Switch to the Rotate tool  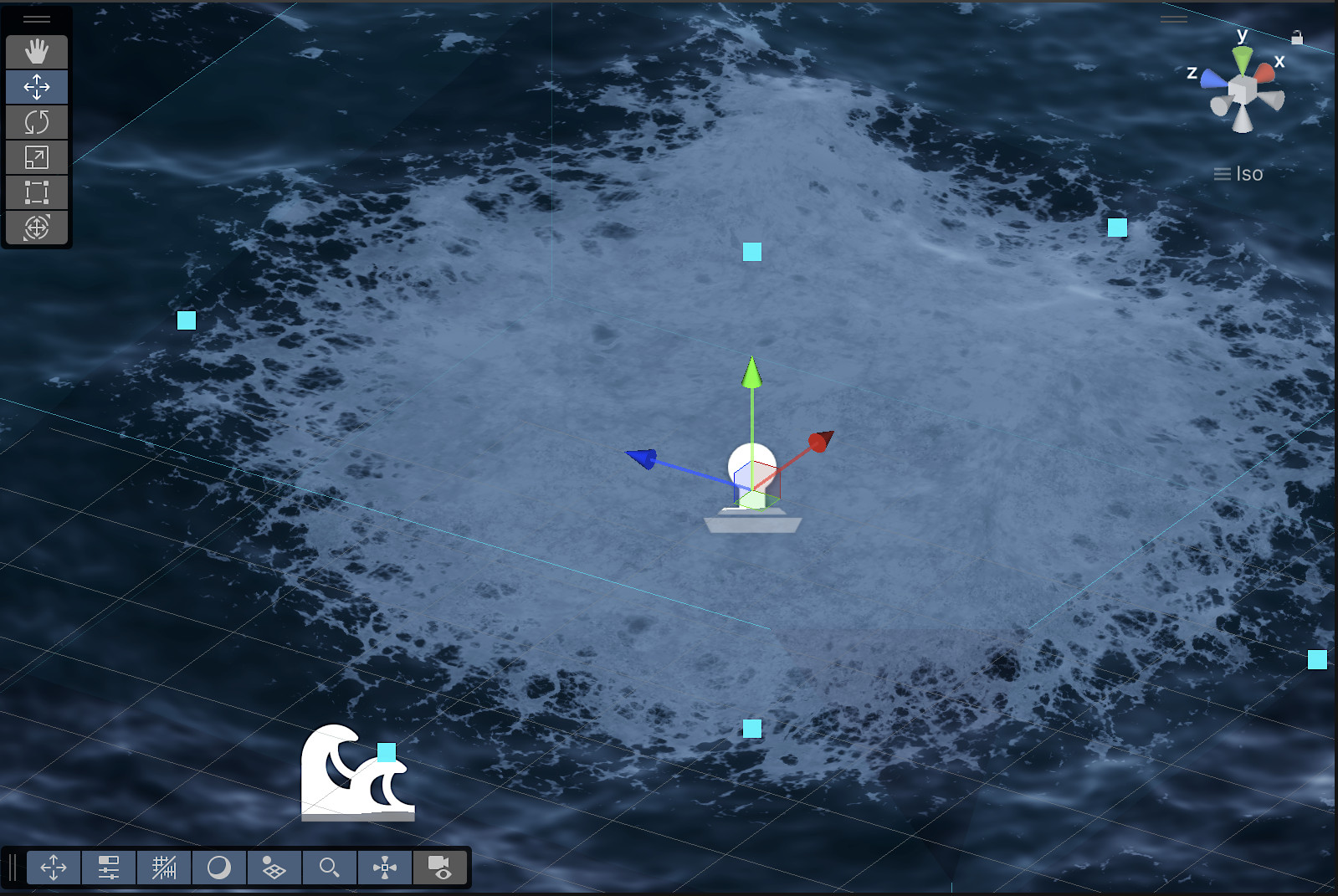pos(37,122)
